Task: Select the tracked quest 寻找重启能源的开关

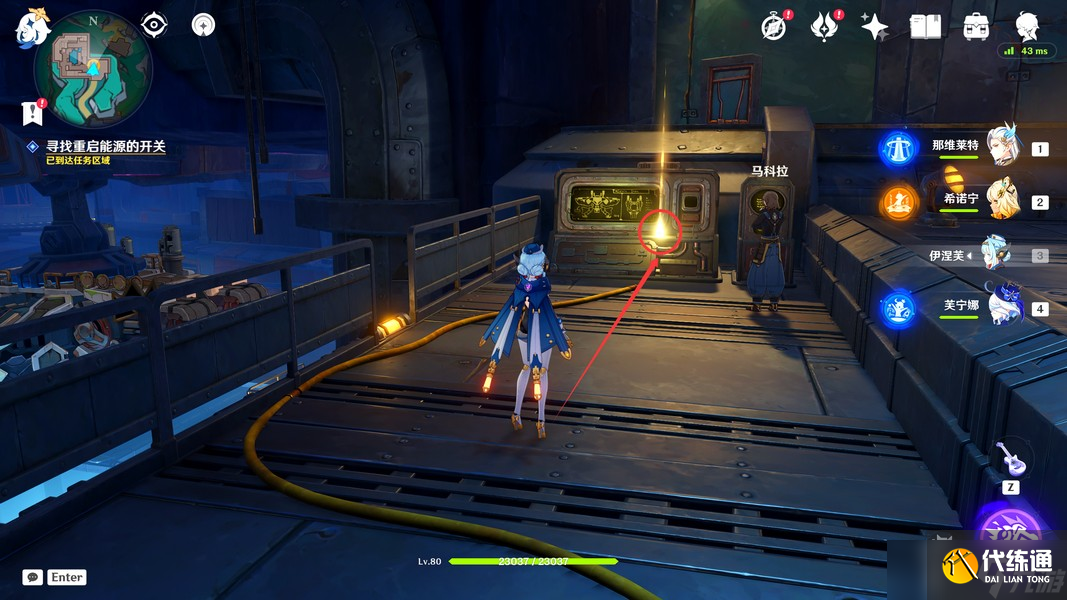Action: click(105, 146)
